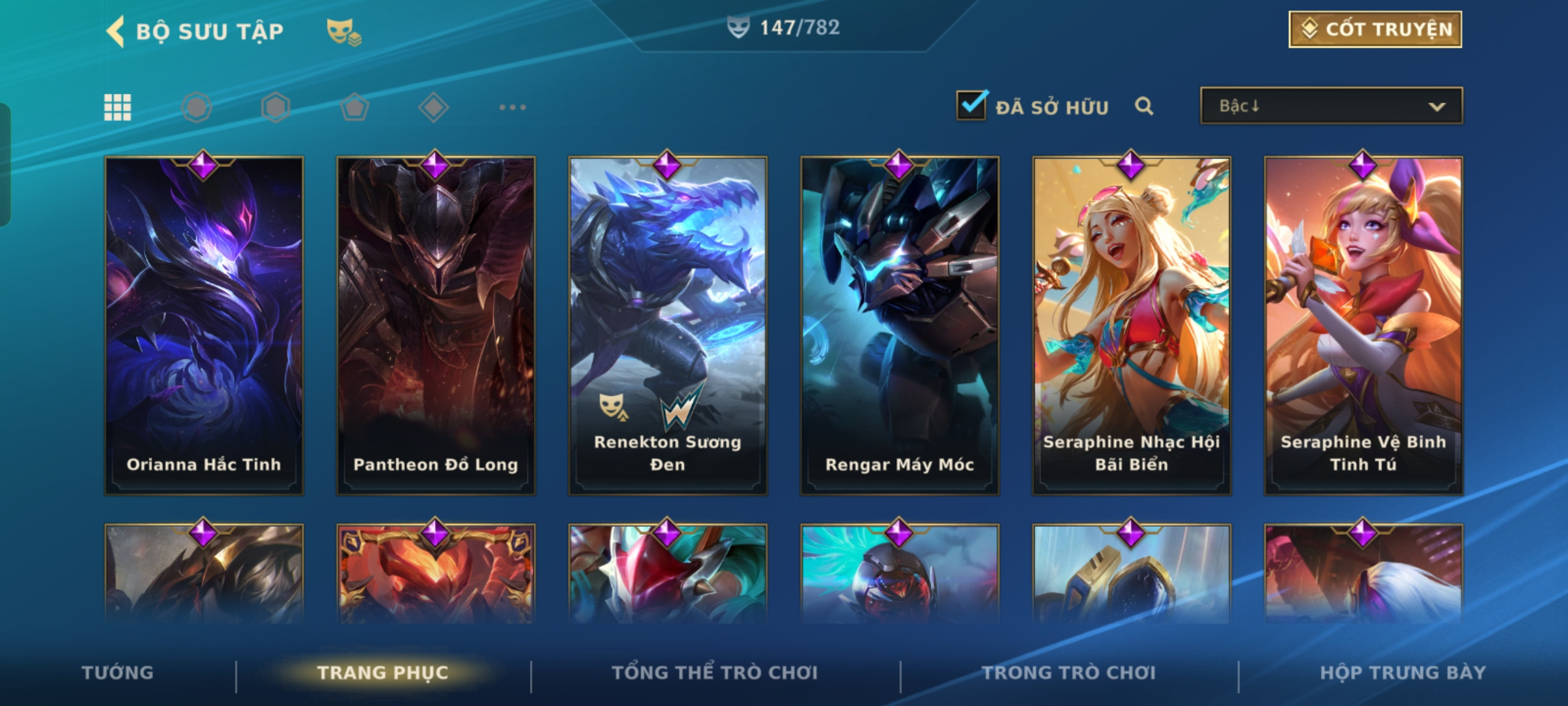
Task: Open the Cốt Truyện button
Action: (1375, 29)
